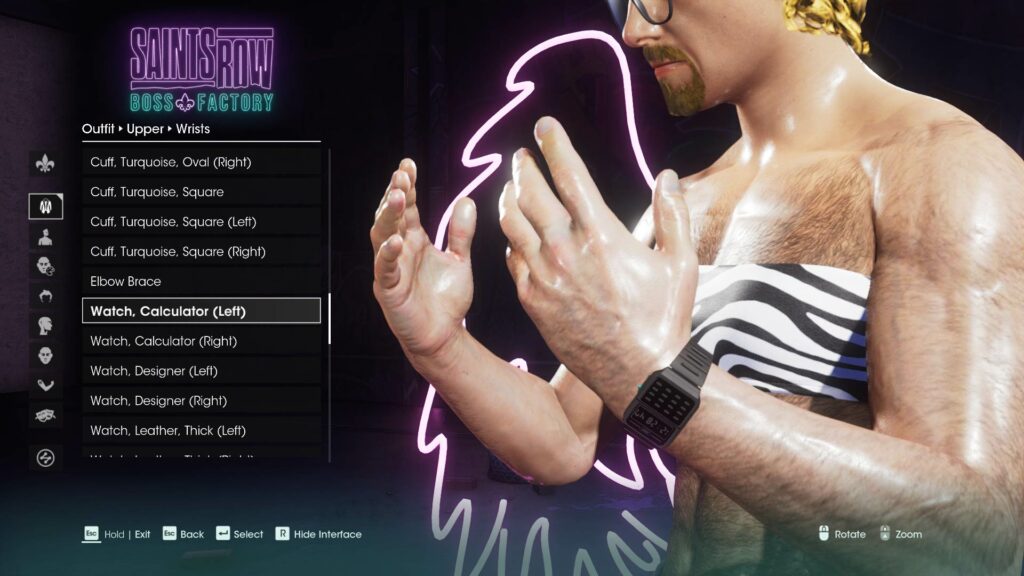Screen dimensions: 1024x576
Task: Go to Upper in the breadcrumb path
Action: click(x=145, y=129)
